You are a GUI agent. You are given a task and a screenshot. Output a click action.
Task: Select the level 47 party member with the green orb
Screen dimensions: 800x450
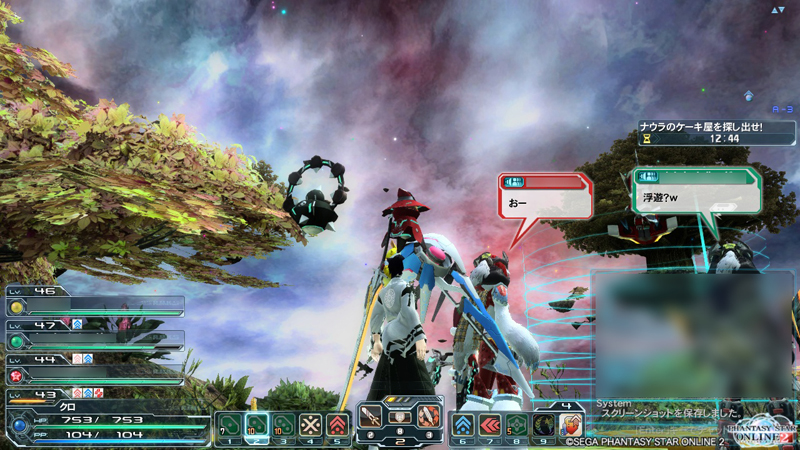95,339
